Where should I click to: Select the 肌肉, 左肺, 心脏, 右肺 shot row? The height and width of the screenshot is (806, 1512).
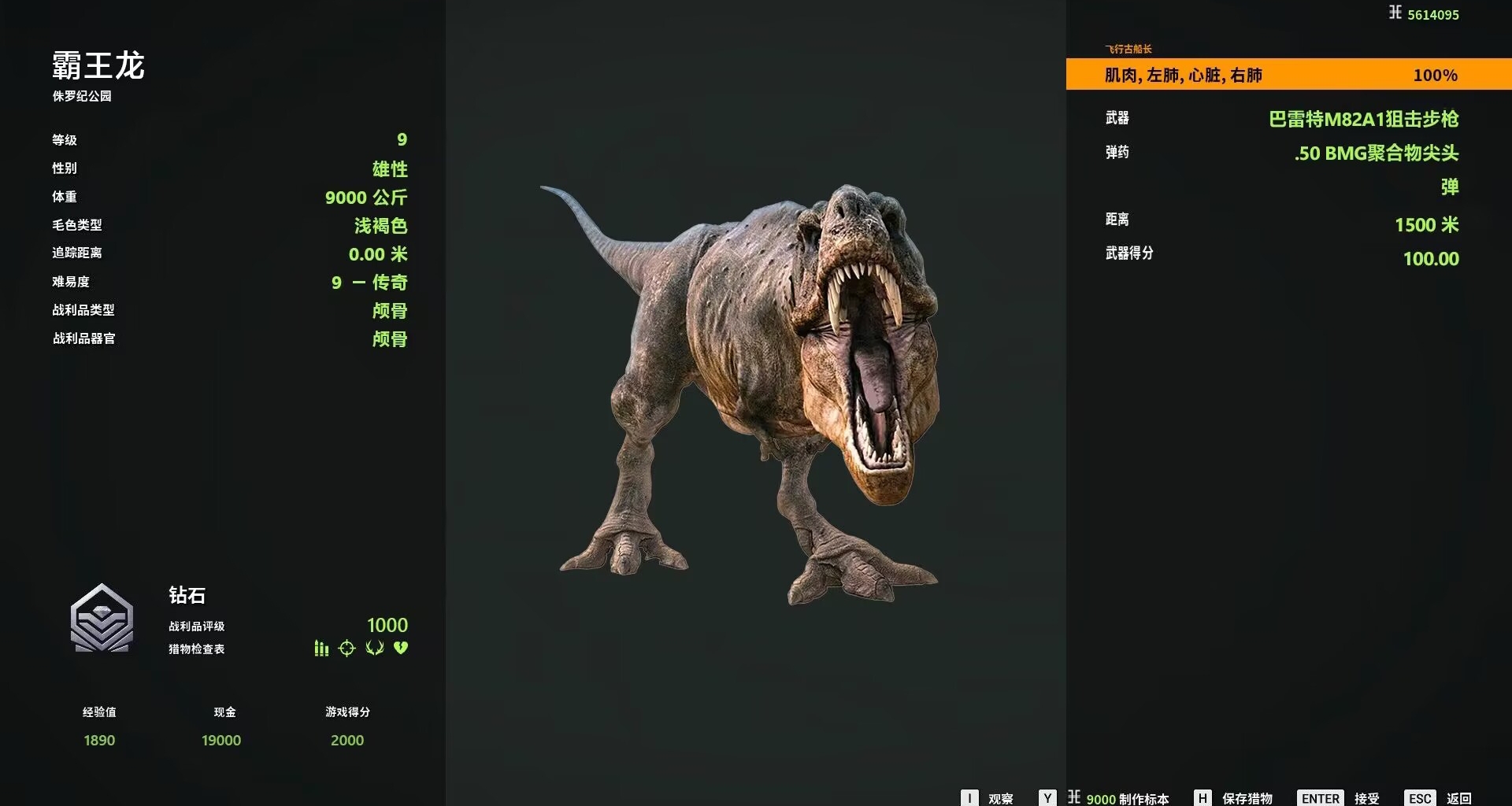tap(1288, 75)
